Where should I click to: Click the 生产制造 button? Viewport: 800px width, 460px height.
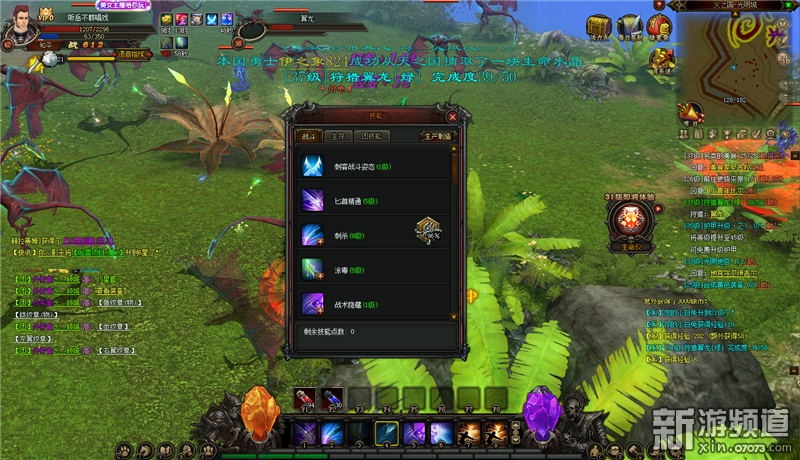[x=437, y=135]
